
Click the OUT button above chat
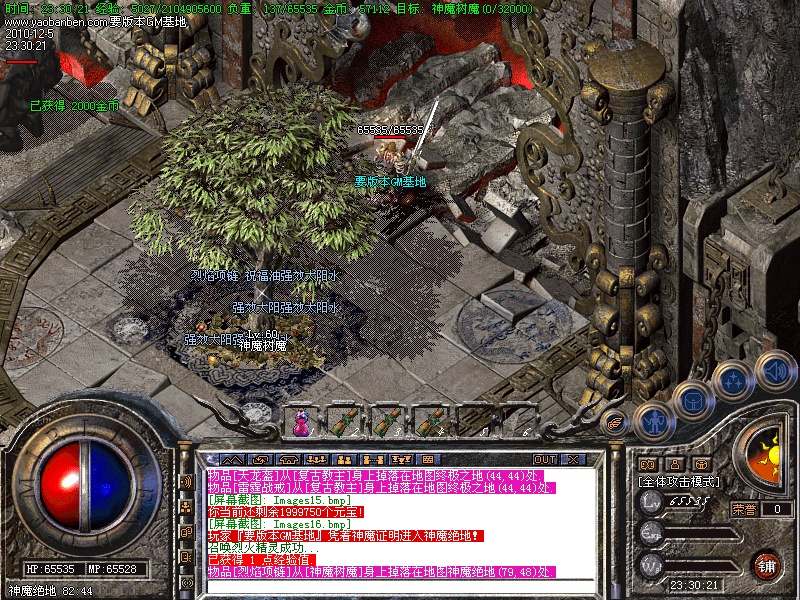(545, 459)
